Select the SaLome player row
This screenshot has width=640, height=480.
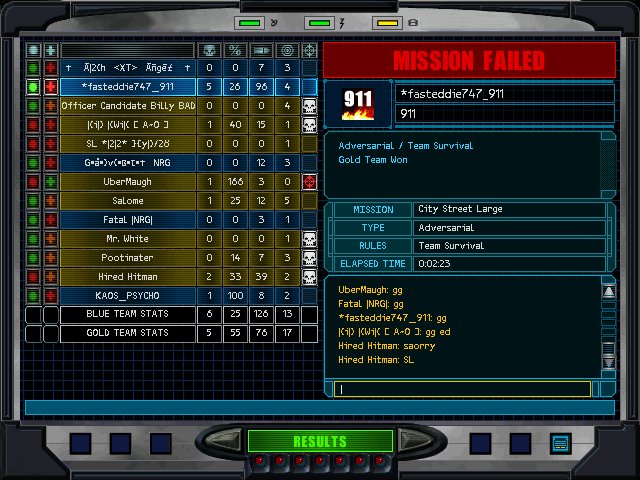(x=127, y=201)
